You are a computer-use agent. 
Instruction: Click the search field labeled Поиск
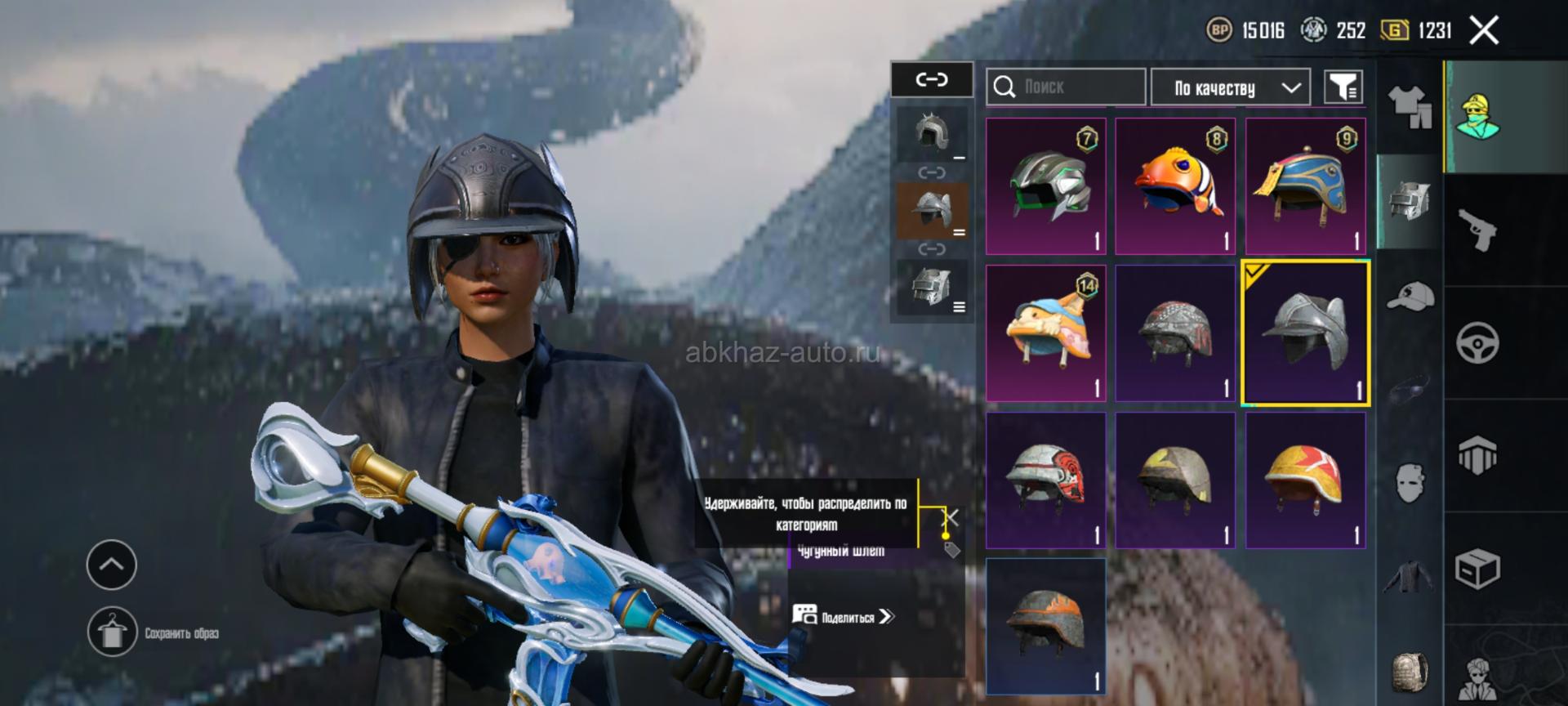(1065, 87)
